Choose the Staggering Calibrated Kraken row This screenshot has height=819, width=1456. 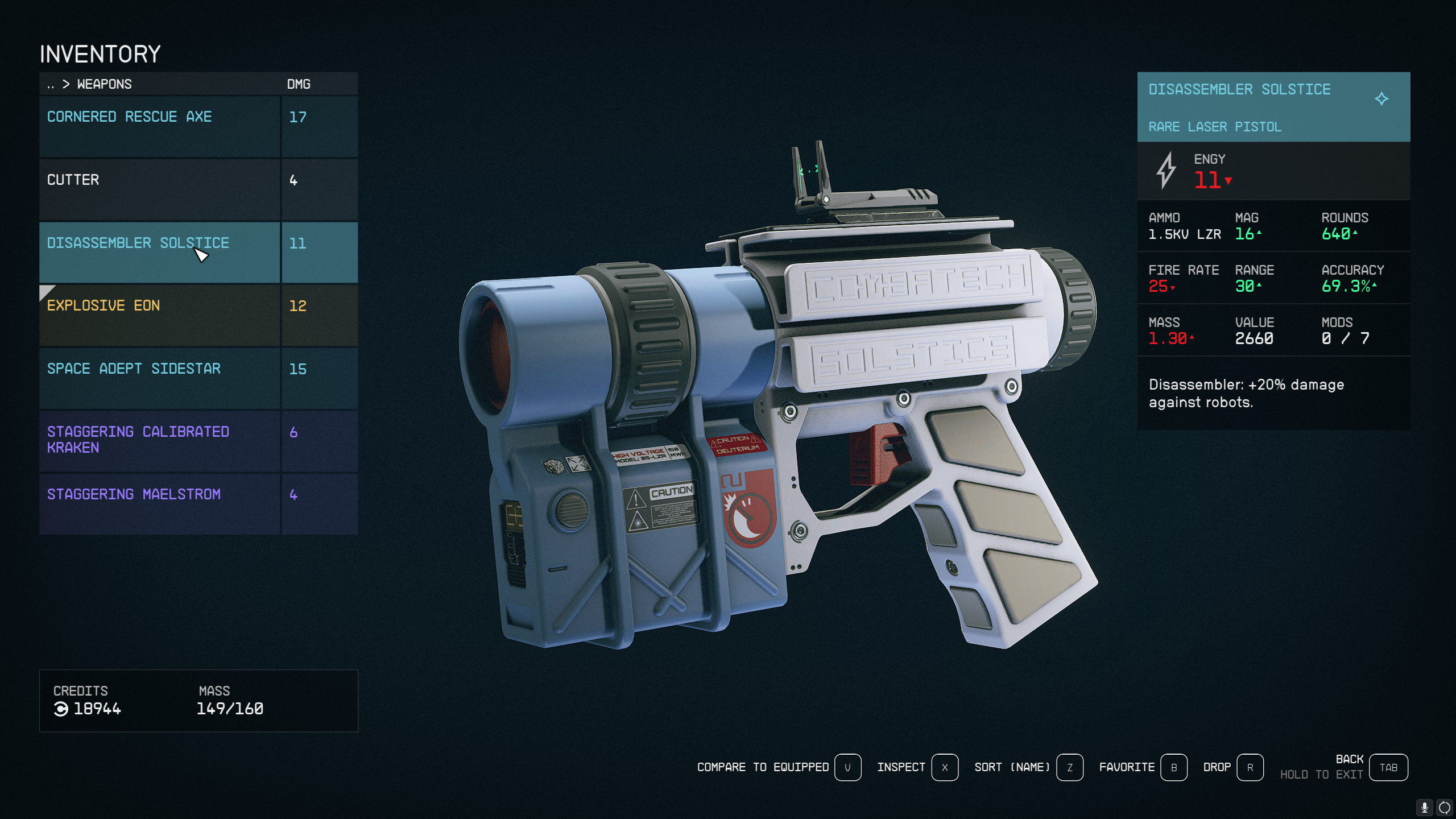point(159,440)
